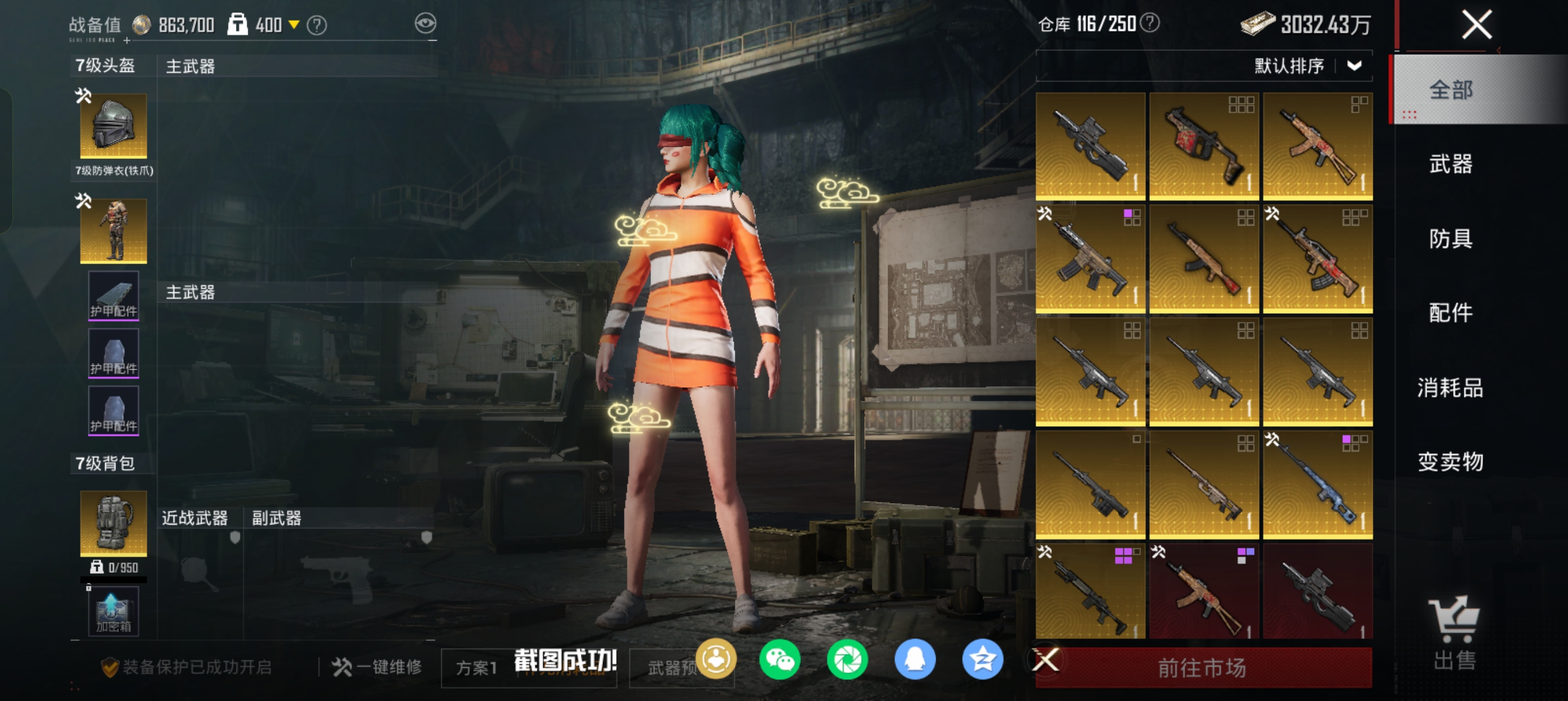Toggle the eye visibility icon
Image resolution: width=1568 pixels, height=701 pixels.
click(x=425, y=24)
